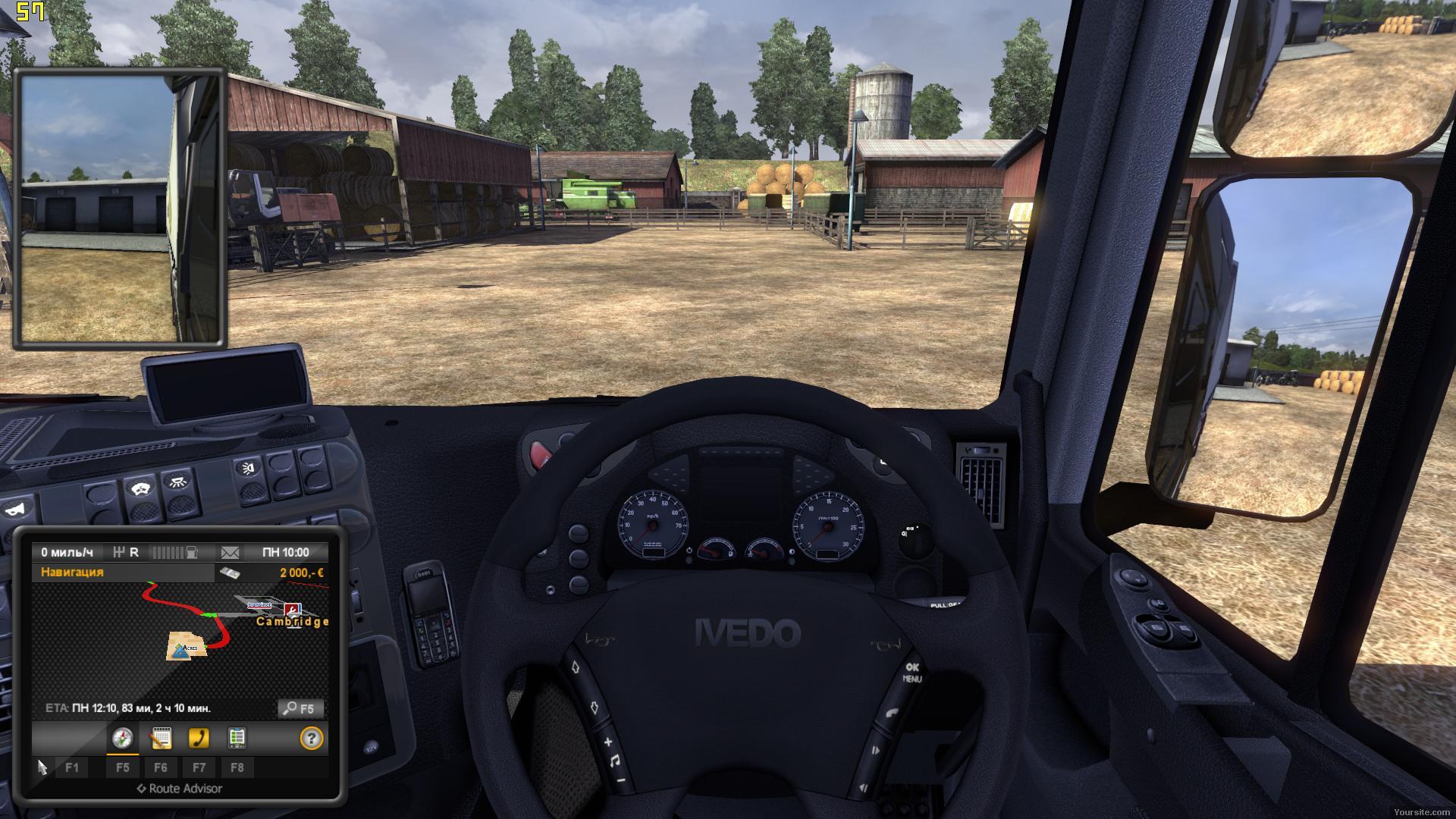Switch to the job calendar tab
Image resolution: width=1456 pixels, height=819 pixels.
point(161,738)
